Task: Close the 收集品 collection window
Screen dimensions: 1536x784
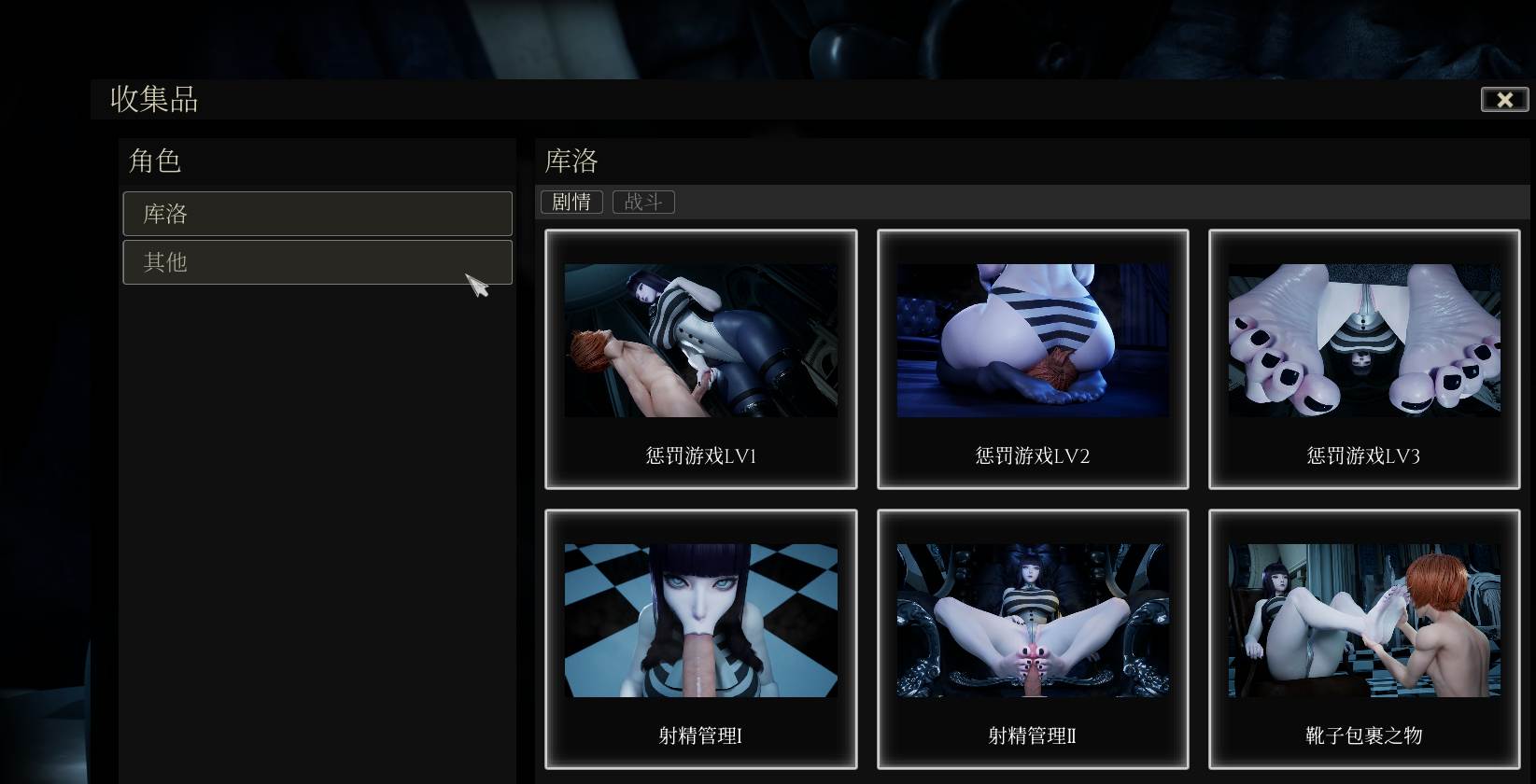Action: [1504, 100]
